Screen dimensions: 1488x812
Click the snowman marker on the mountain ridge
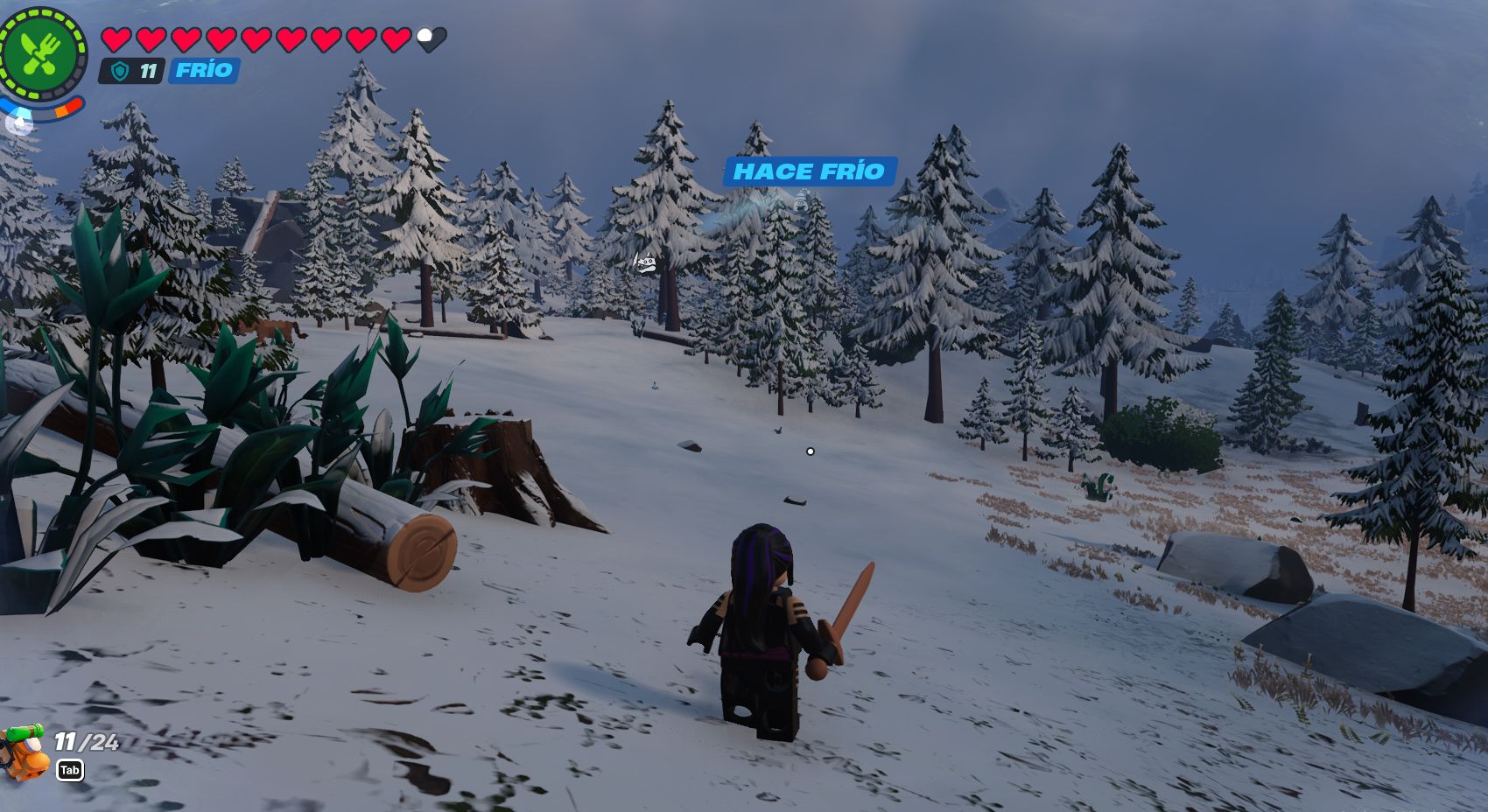[801, 200]
